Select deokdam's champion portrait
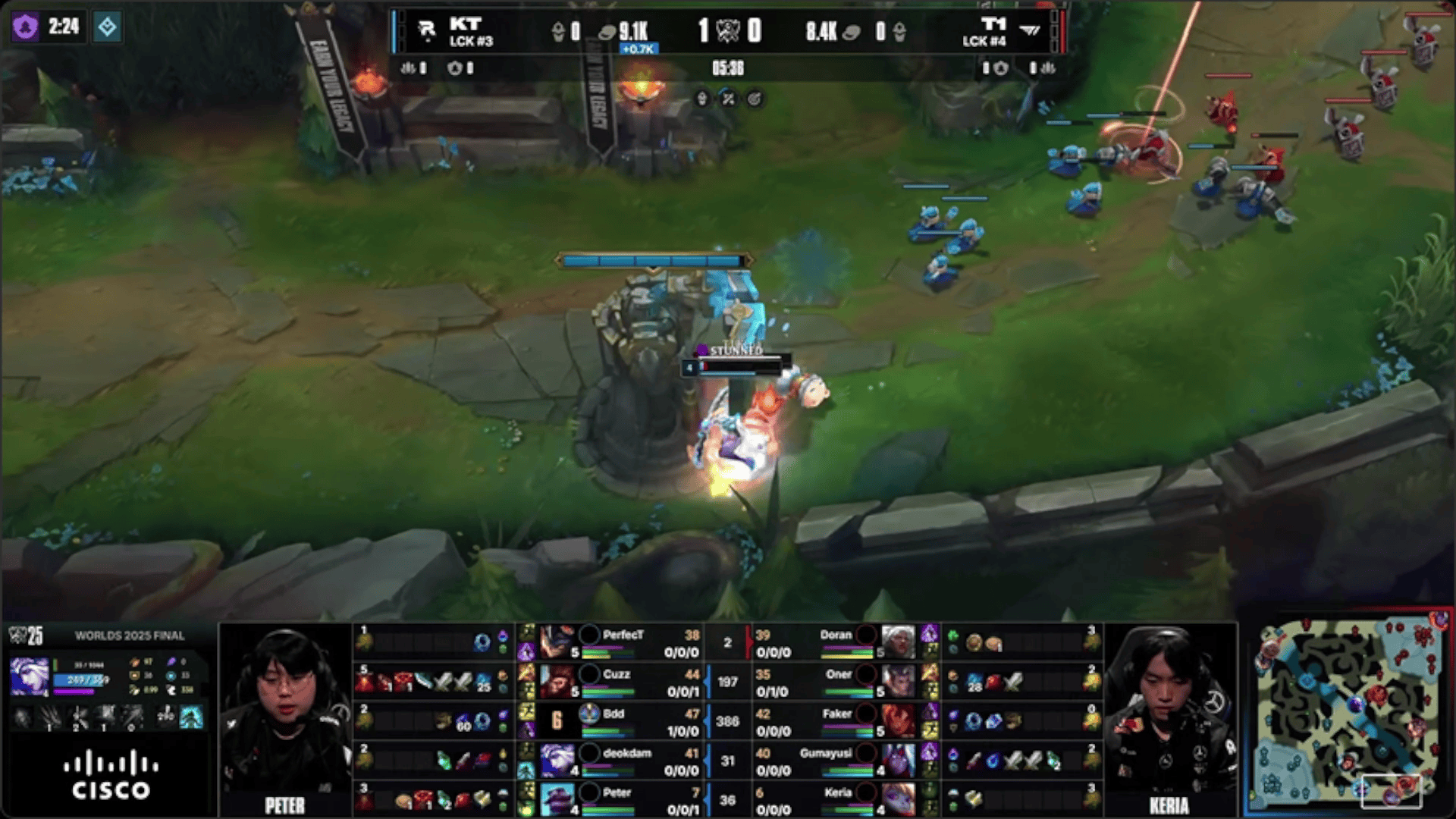This screenshot has height=819, width=1456. pyautogui.click(x=557, y=760)
